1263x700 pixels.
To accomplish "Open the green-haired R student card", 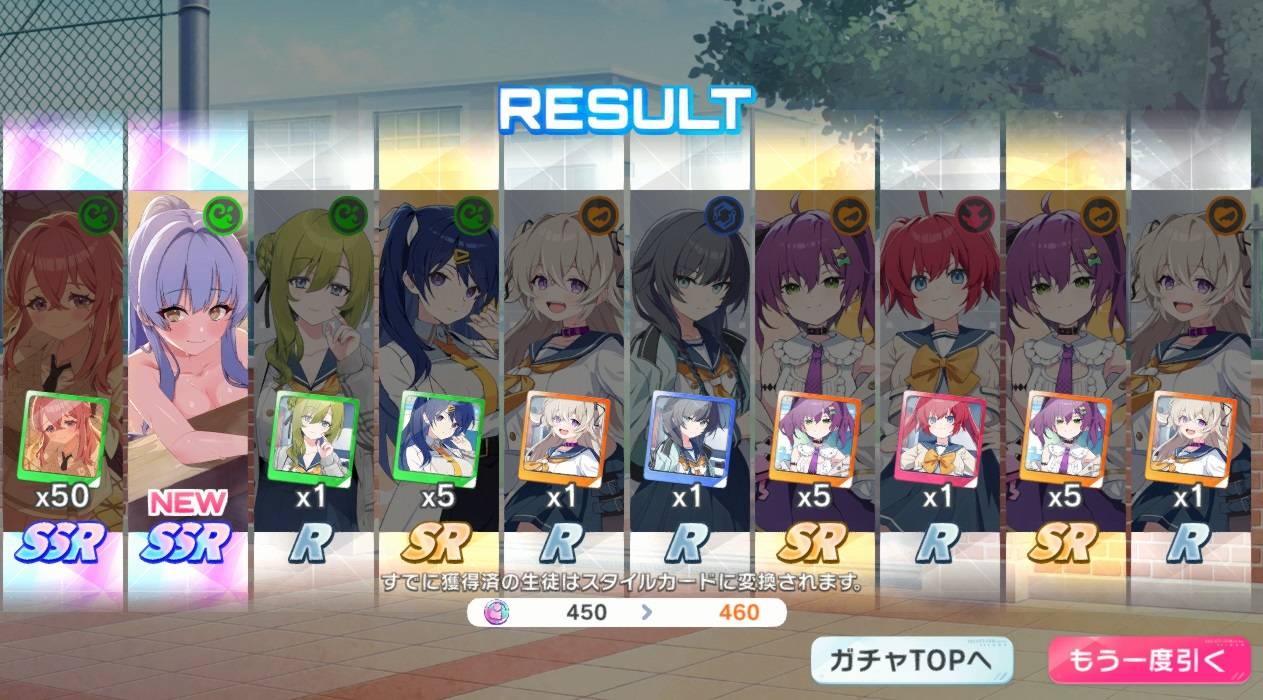I will coord(312,360).
